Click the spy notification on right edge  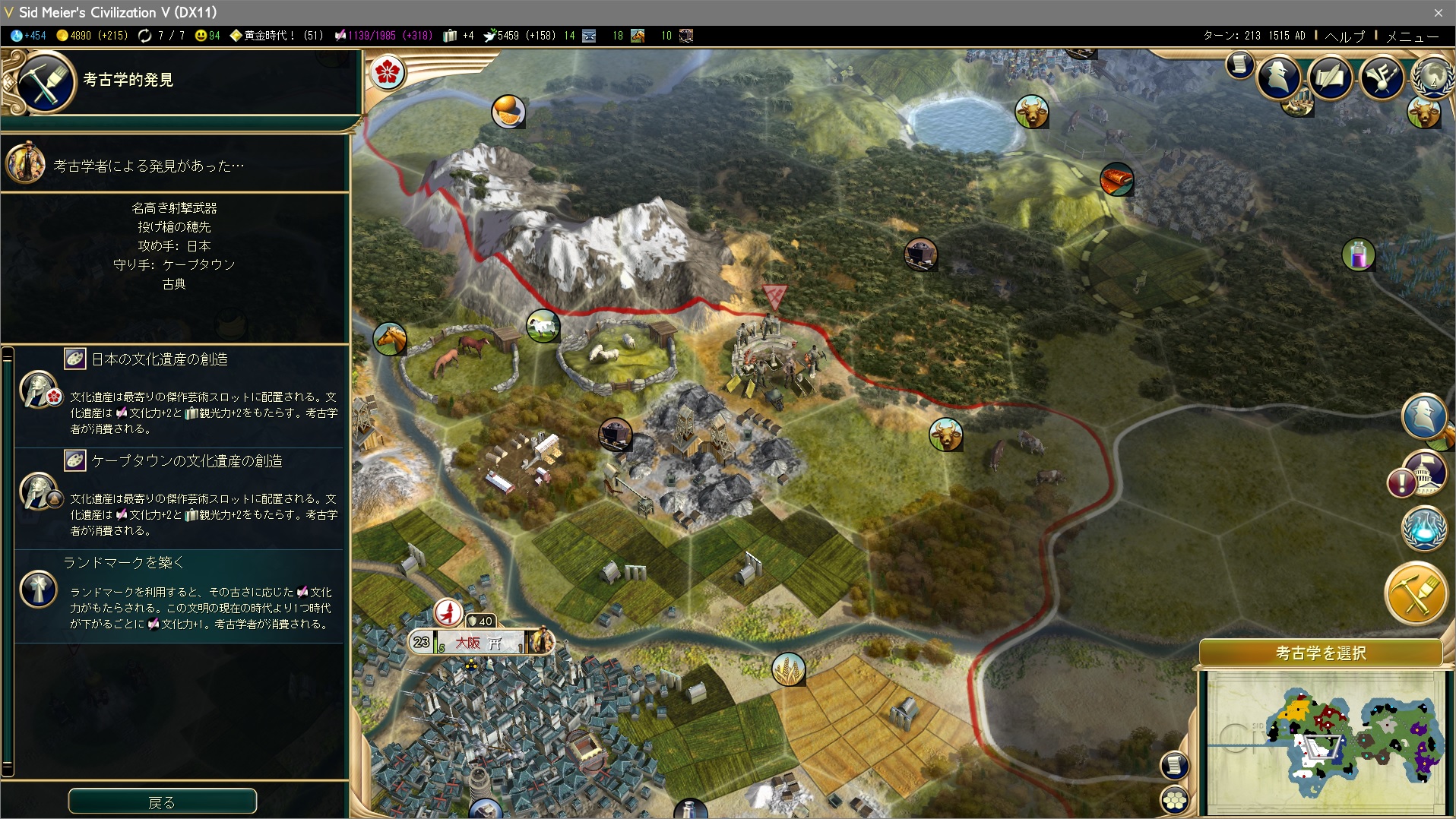pyautogui.click(x=1423, y=416)
